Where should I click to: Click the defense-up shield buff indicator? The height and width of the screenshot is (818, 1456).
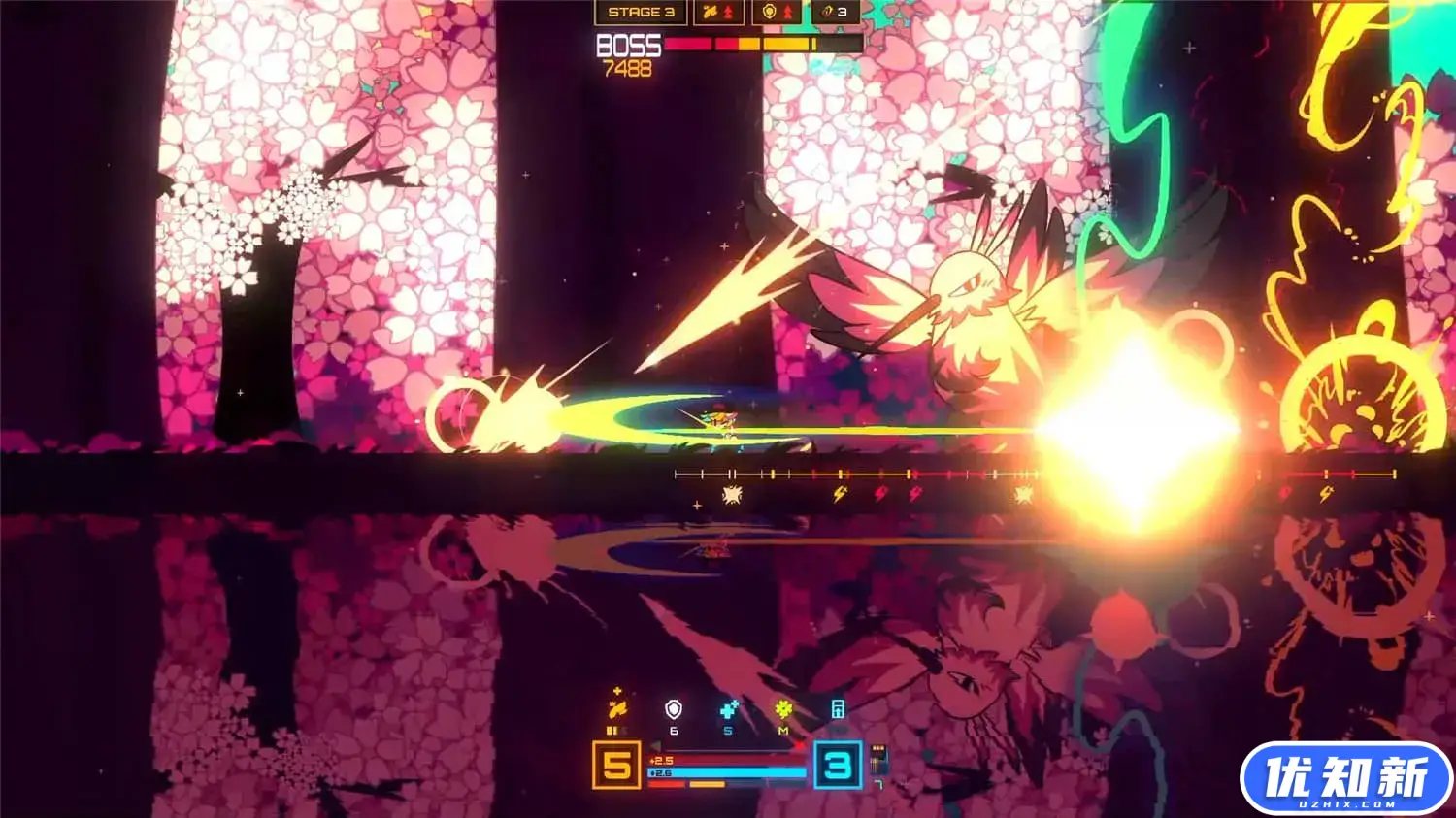click(777, 13)
